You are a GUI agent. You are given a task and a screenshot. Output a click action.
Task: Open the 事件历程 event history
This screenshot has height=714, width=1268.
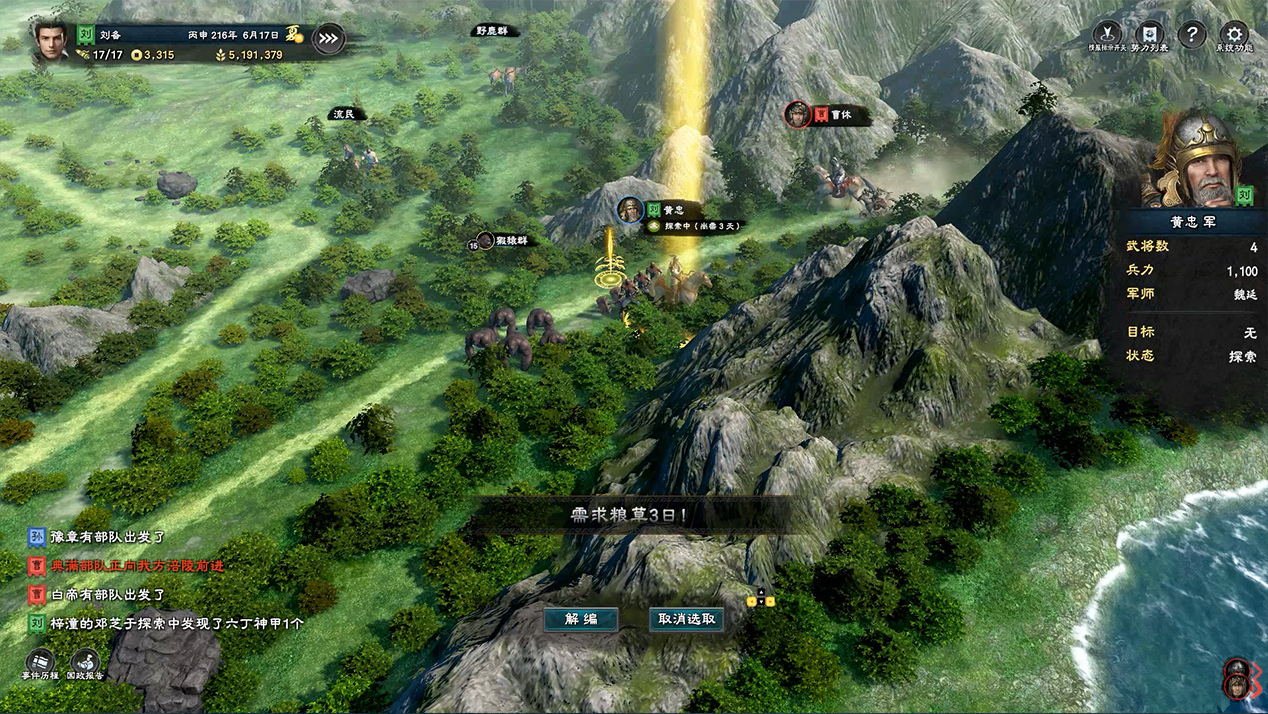tap(40, 664)
